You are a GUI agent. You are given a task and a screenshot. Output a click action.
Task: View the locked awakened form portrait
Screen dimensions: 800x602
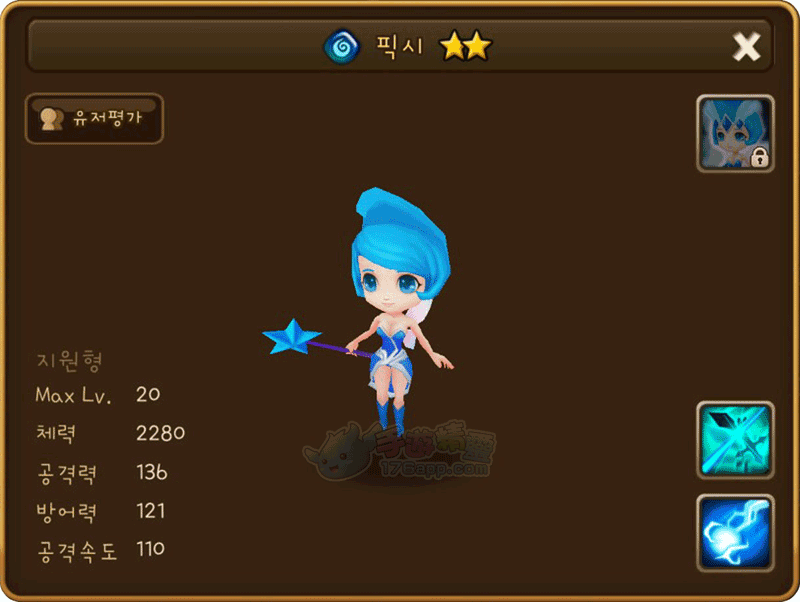click(735, 134)
